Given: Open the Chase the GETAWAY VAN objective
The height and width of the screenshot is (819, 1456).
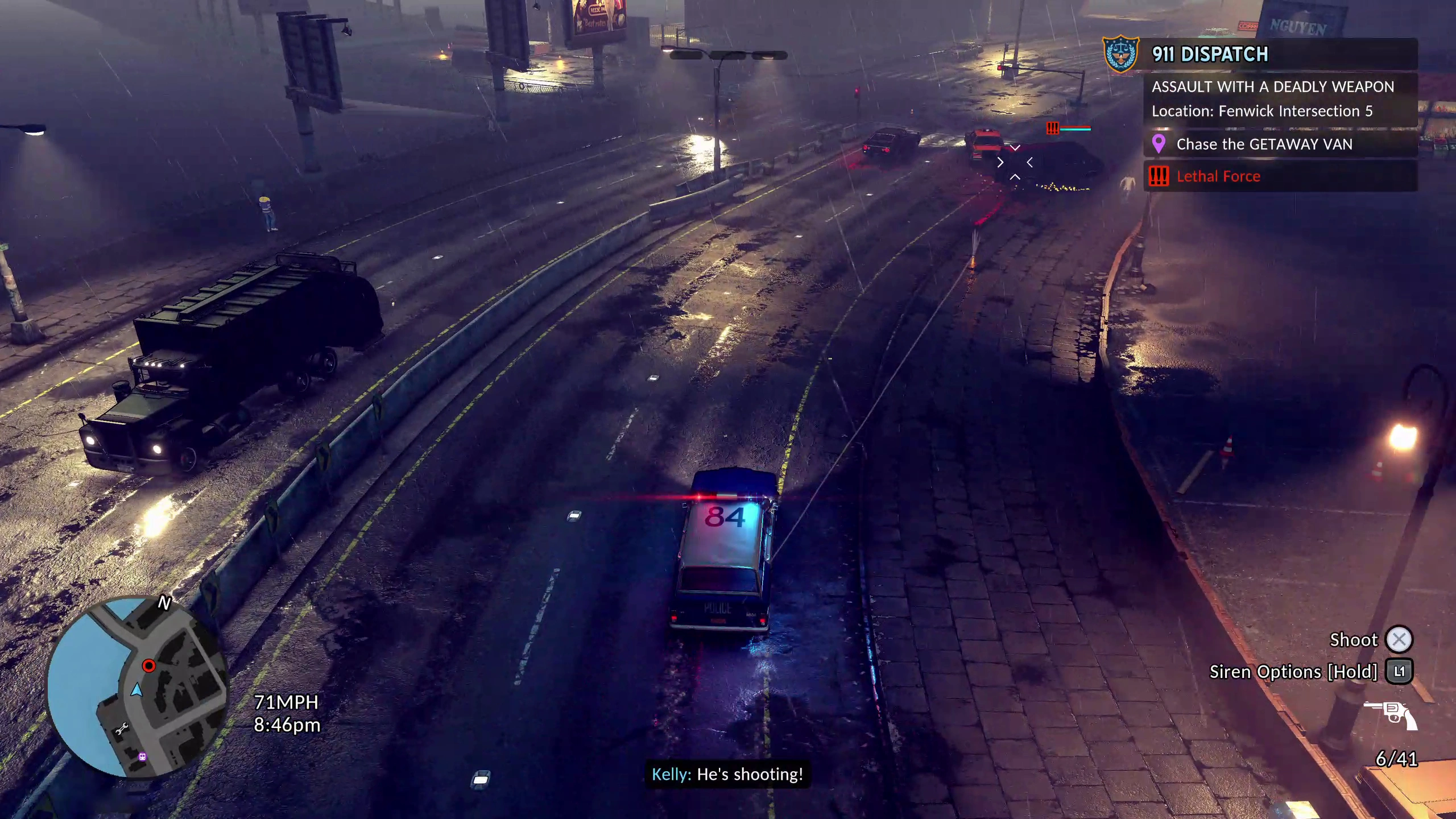Looking at the screenshot, I should tap(1264, 144).
